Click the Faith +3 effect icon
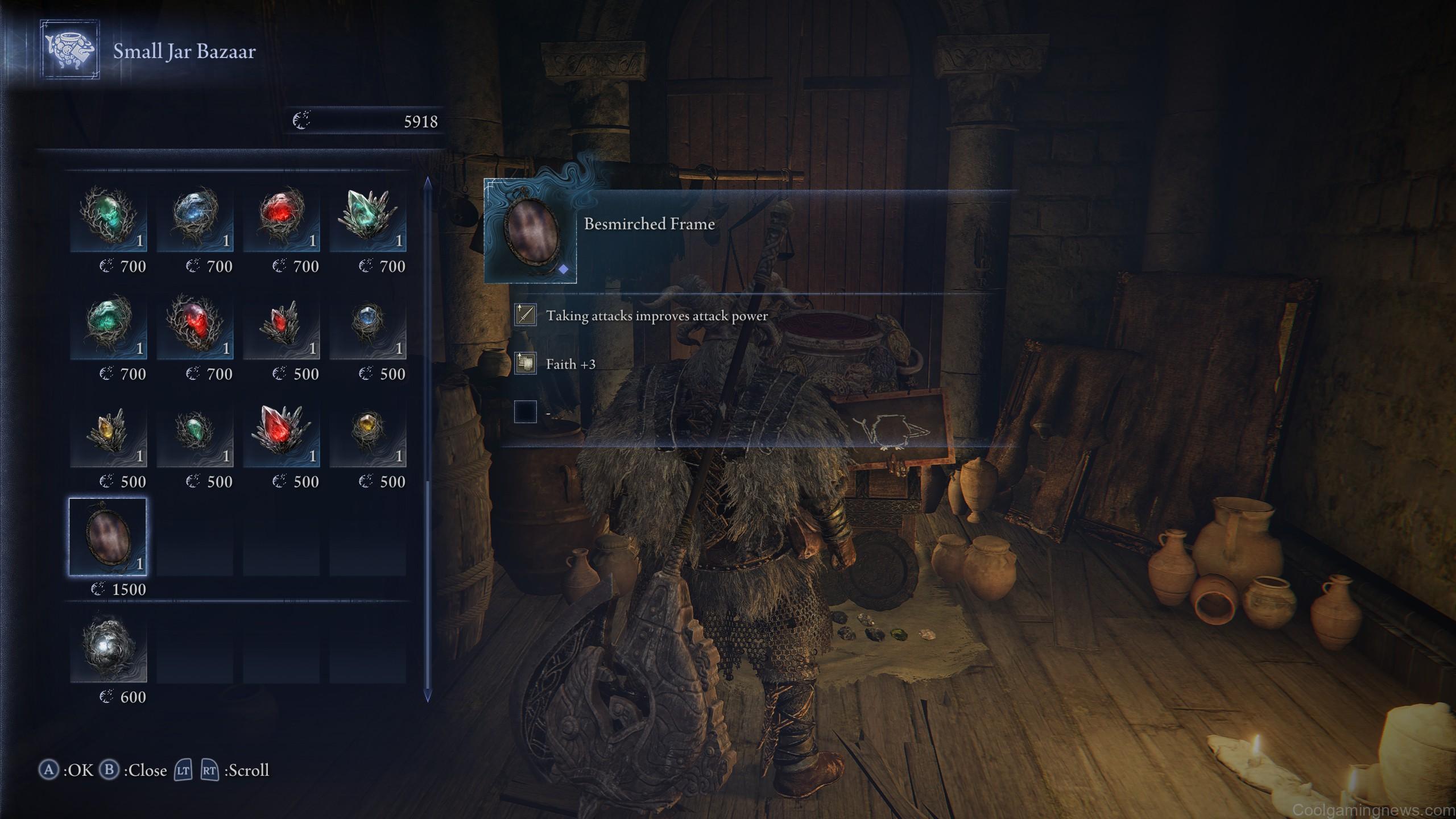The width and height of the screenshot is (1456, 819). click(524, 363)
